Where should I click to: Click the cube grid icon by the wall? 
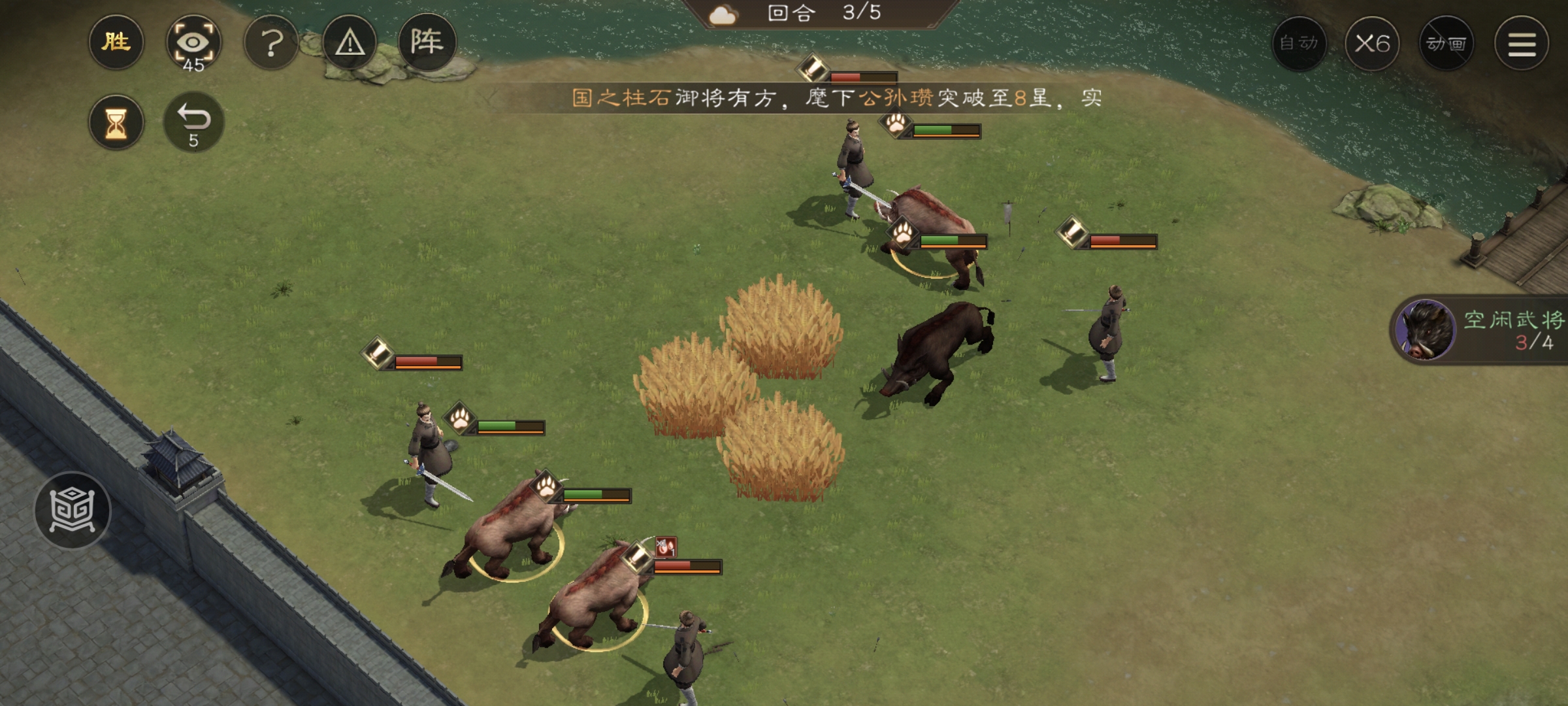point(73,510)
